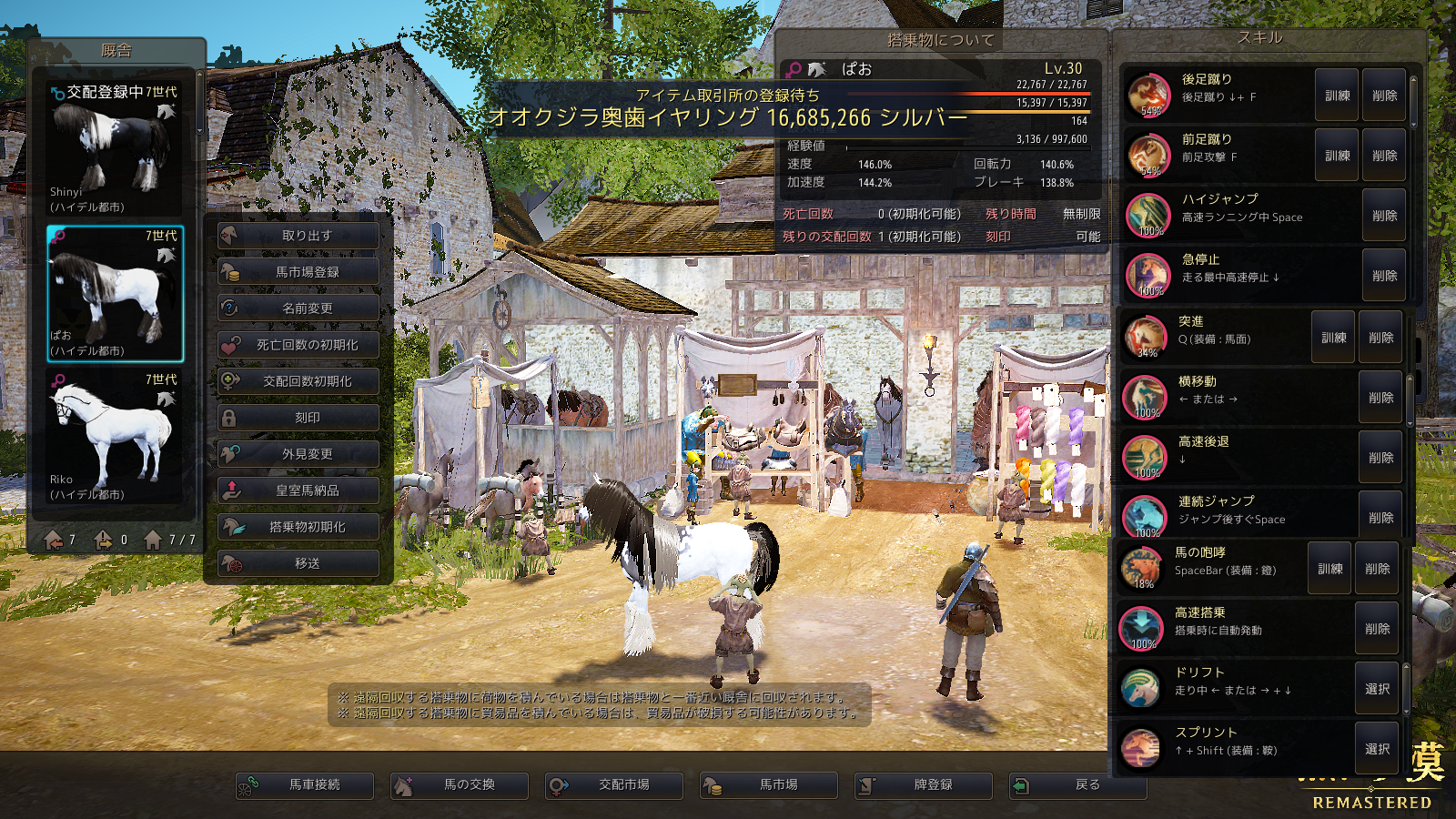The image size is (1456, 819).
Task: Click the 刻印 branding button
Action: point(298,418)
